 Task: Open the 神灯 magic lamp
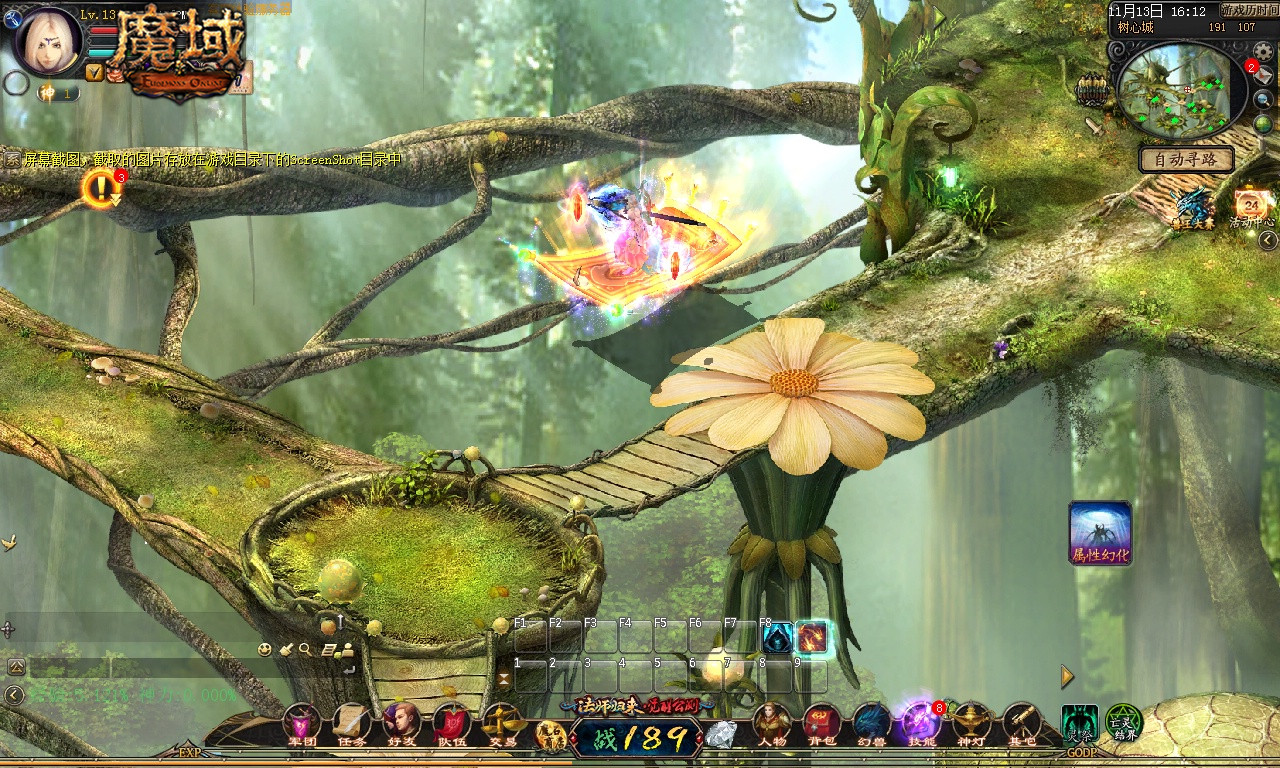971,724
